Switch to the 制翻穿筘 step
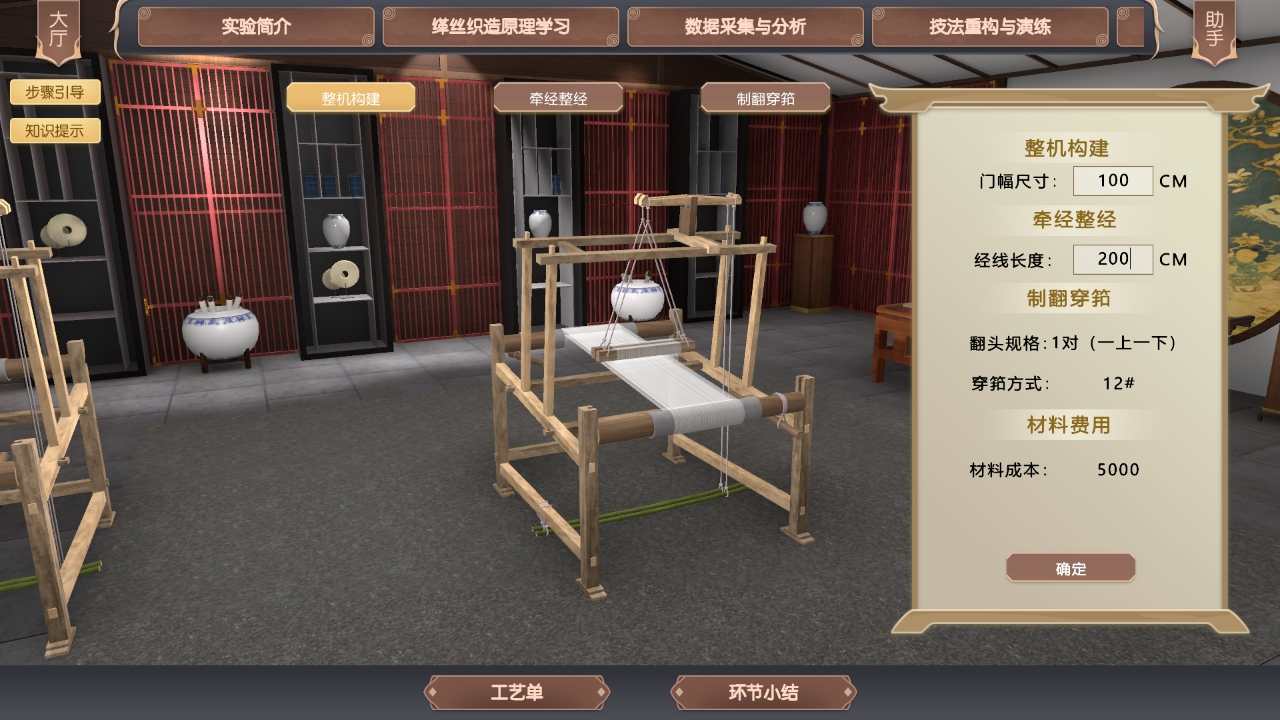Image resolution: width=1280 pixels, height=720 pixels. click(x=765, y=98)
